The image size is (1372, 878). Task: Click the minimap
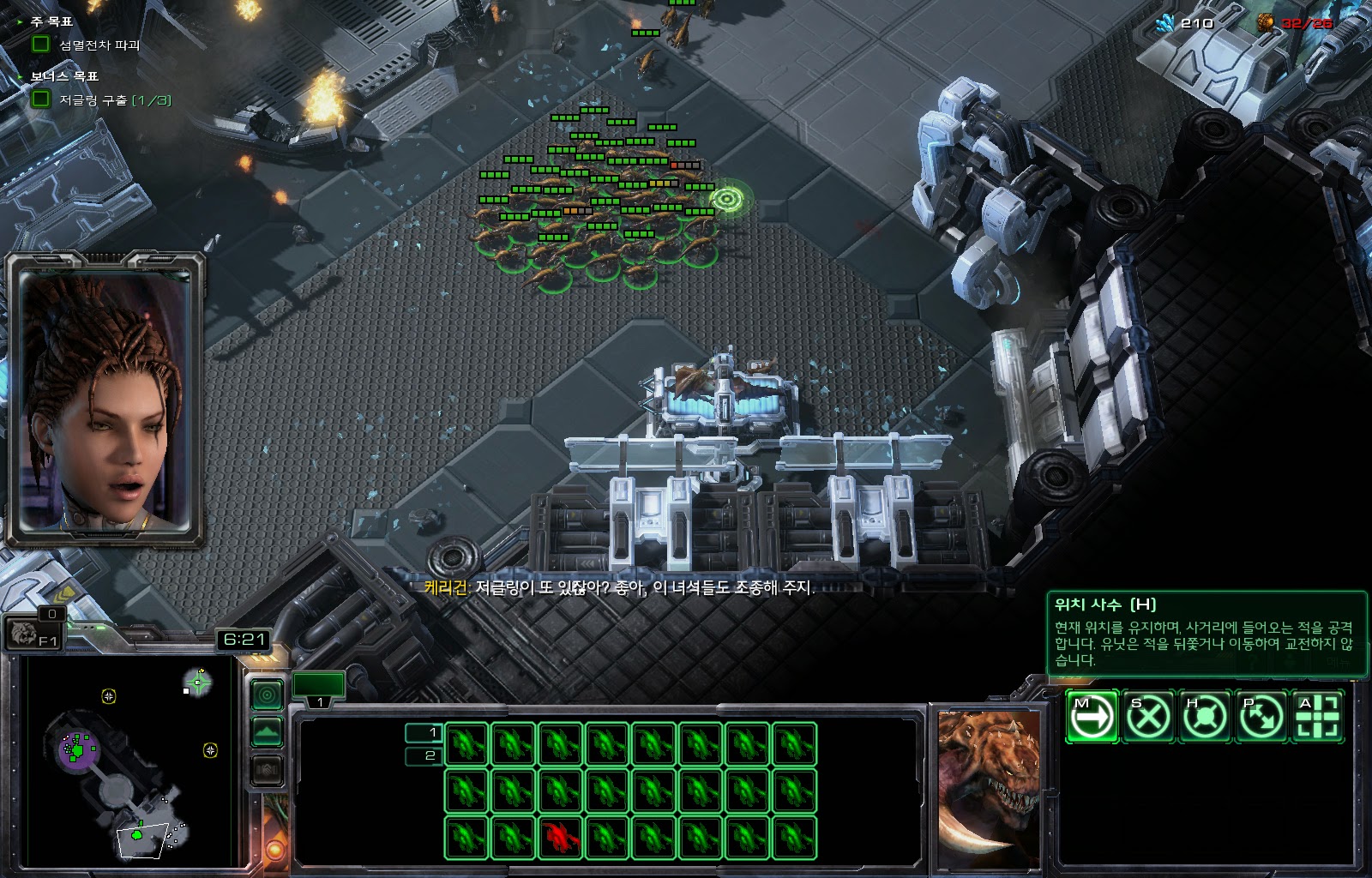127,761
